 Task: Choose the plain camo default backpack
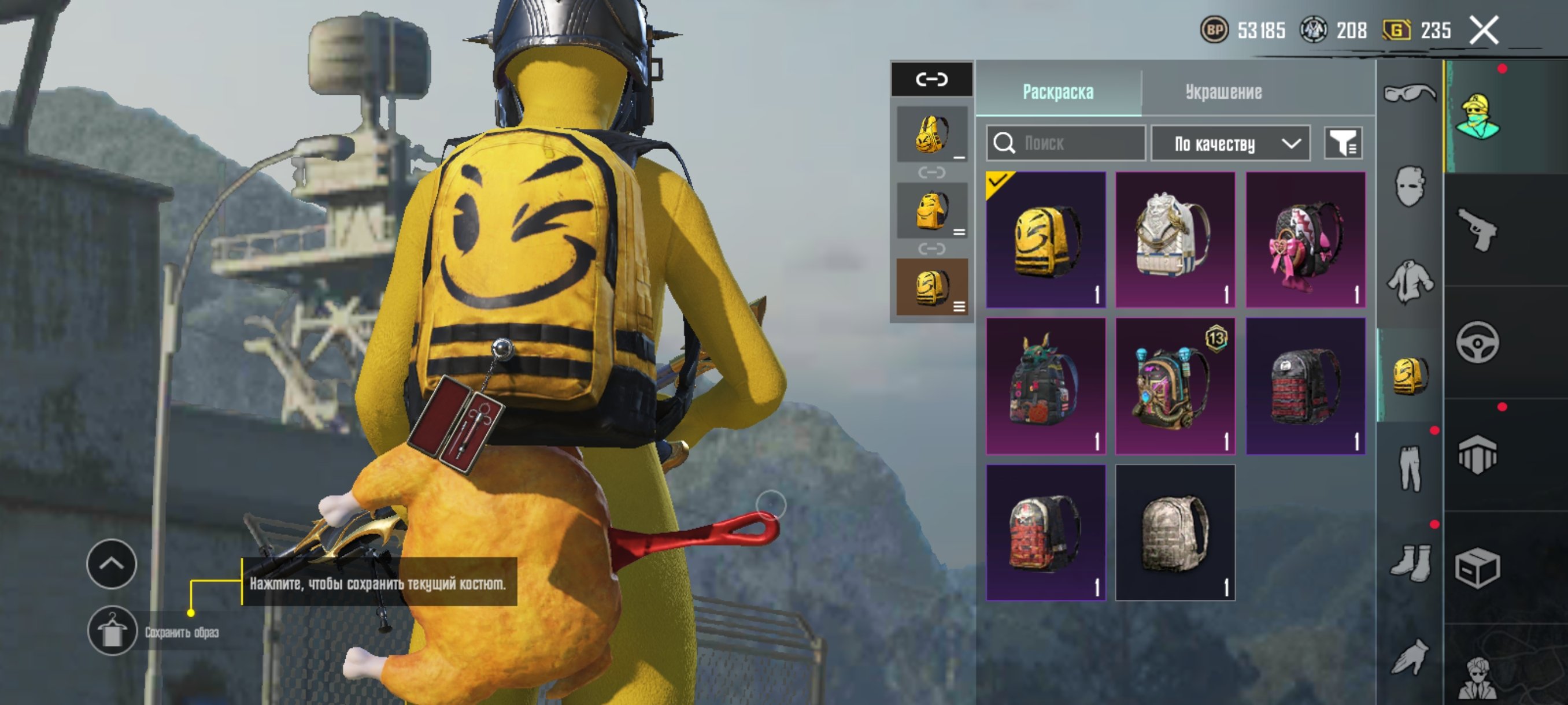pyautogui.click(x=1175, y=533)
